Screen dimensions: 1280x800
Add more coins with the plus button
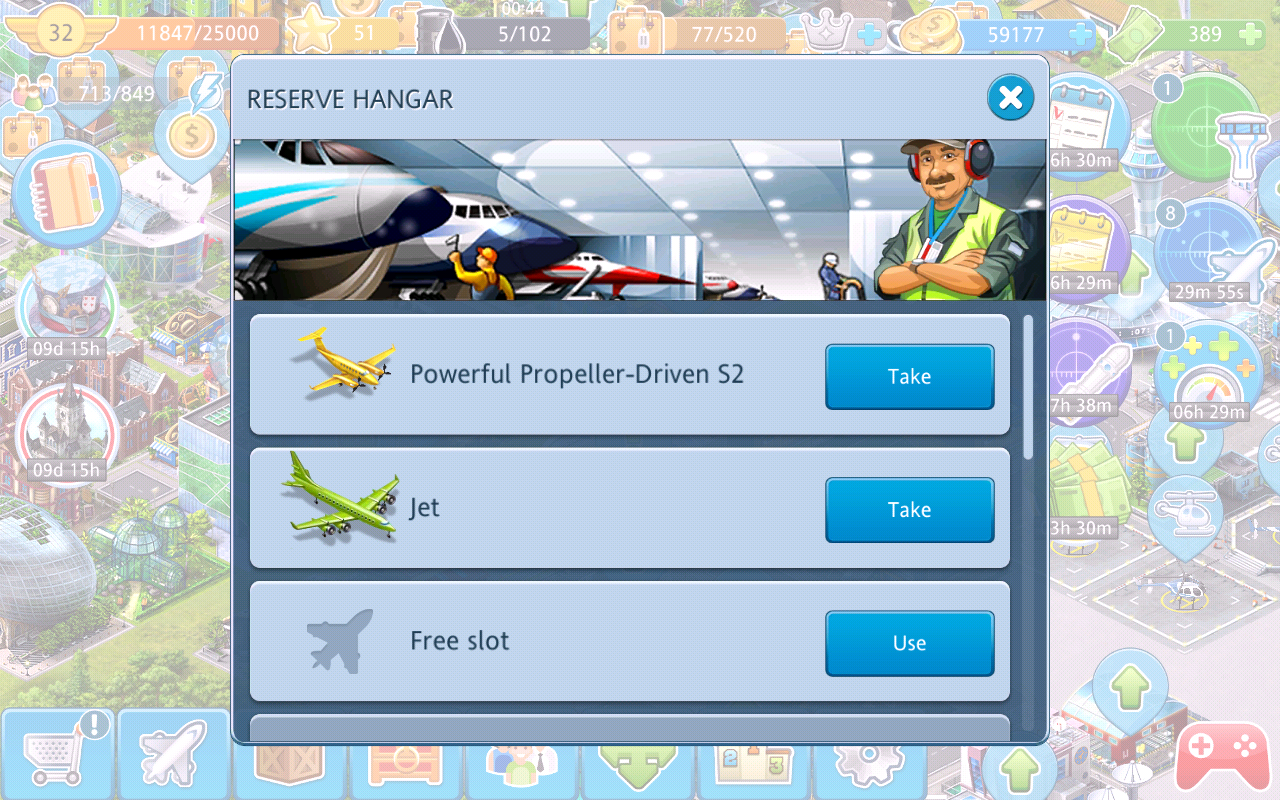click(1080, 35)
